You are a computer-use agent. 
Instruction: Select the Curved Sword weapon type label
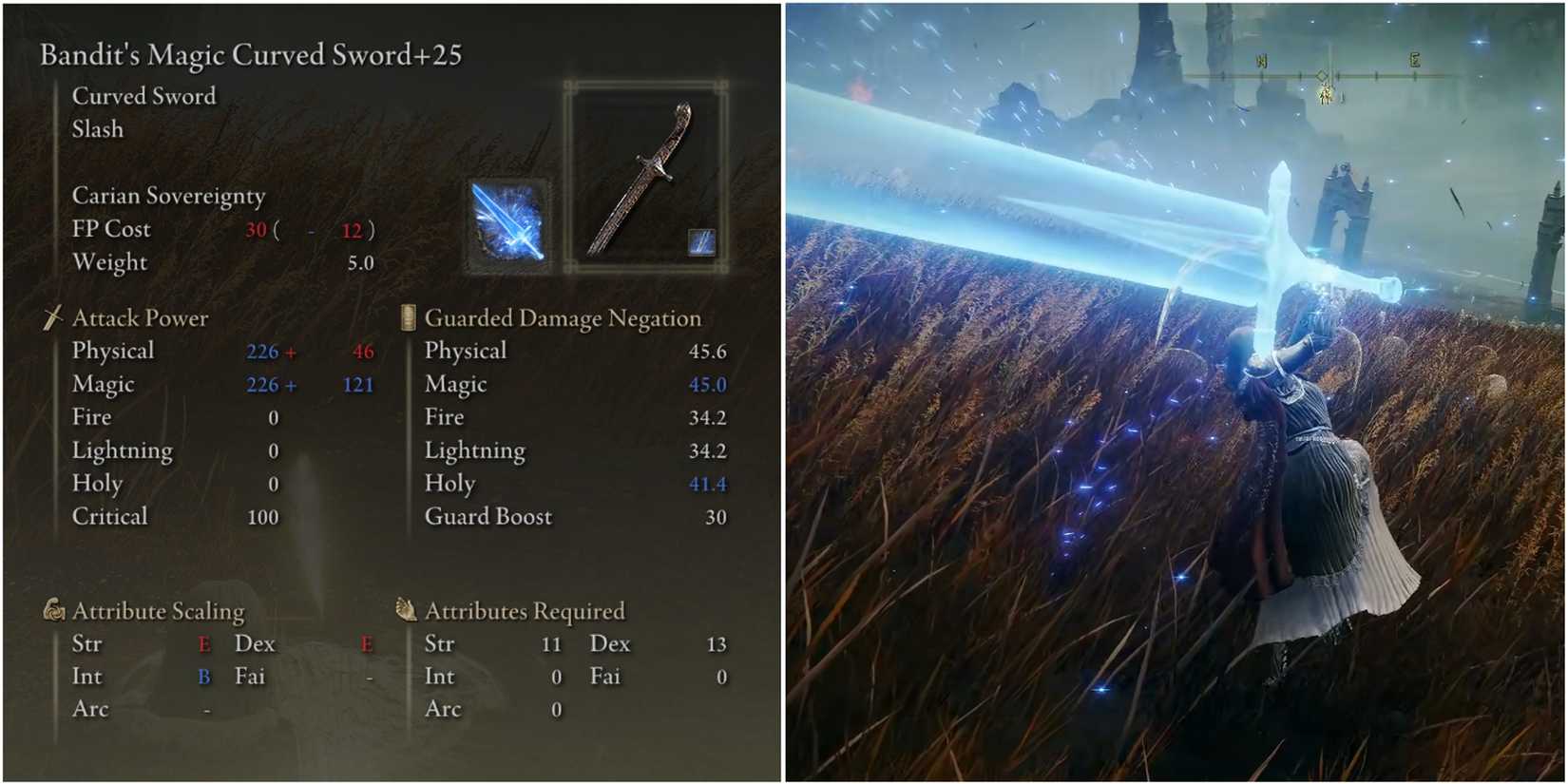coord(144,96)
